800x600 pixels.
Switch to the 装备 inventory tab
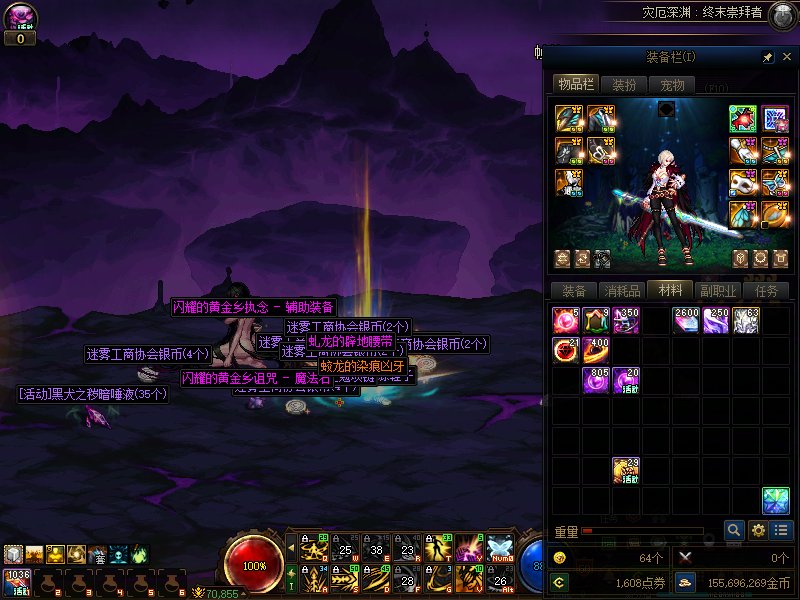574,291
